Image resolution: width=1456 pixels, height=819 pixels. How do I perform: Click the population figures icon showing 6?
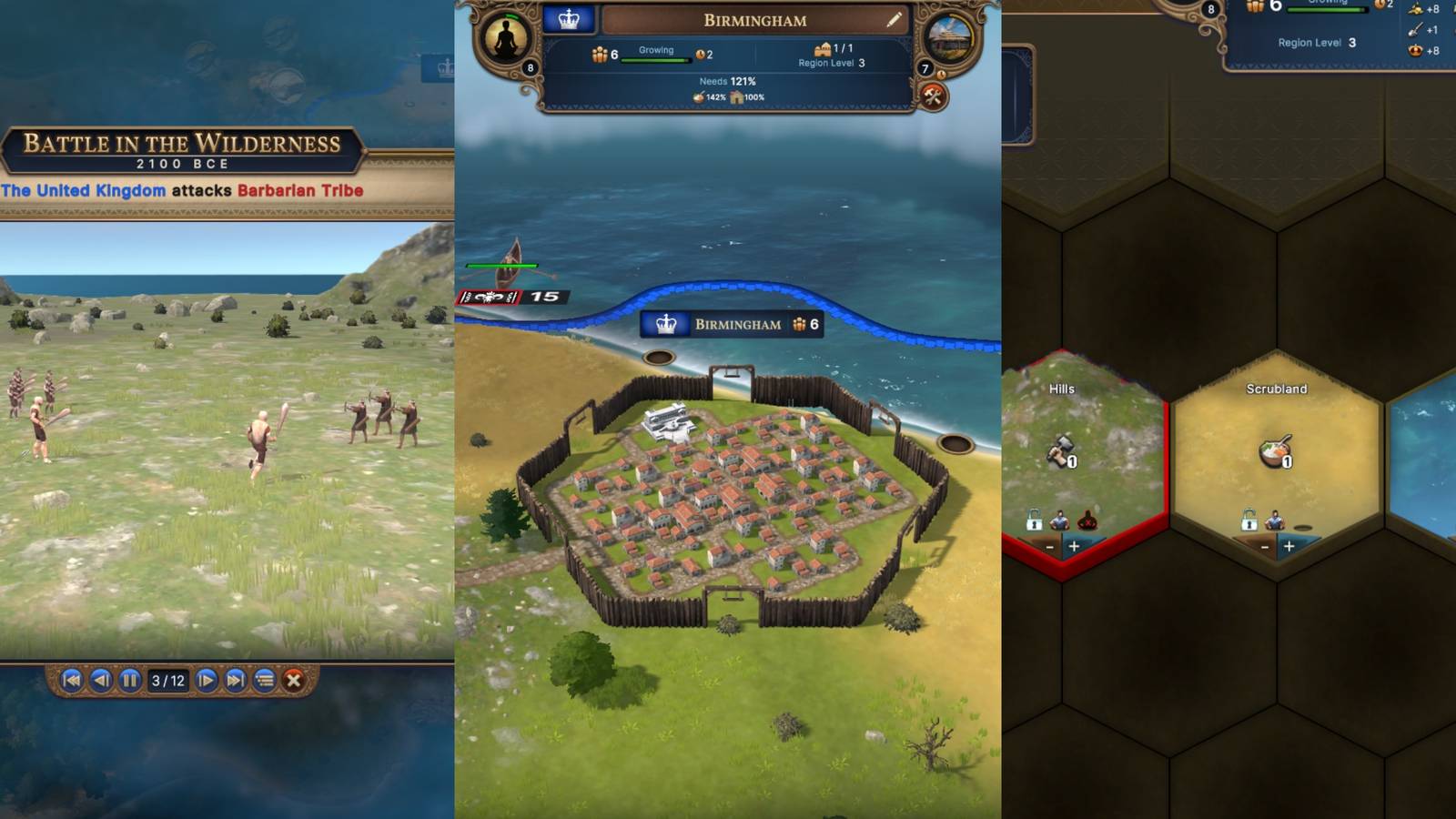602,54
